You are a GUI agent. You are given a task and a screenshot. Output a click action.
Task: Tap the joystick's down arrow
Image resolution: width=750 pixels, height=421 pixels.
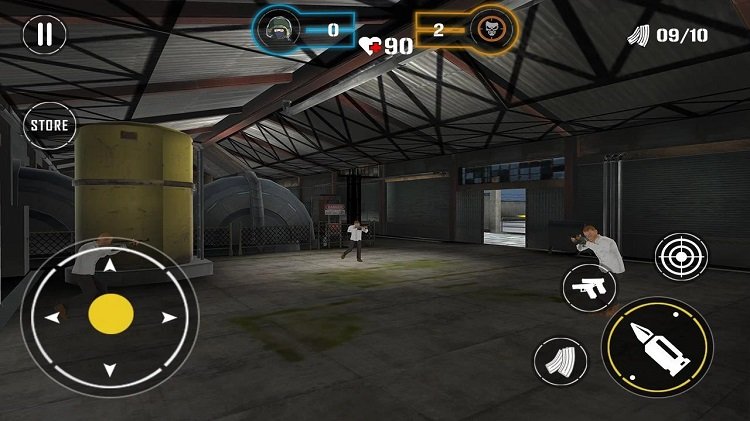tap(110, 370)
